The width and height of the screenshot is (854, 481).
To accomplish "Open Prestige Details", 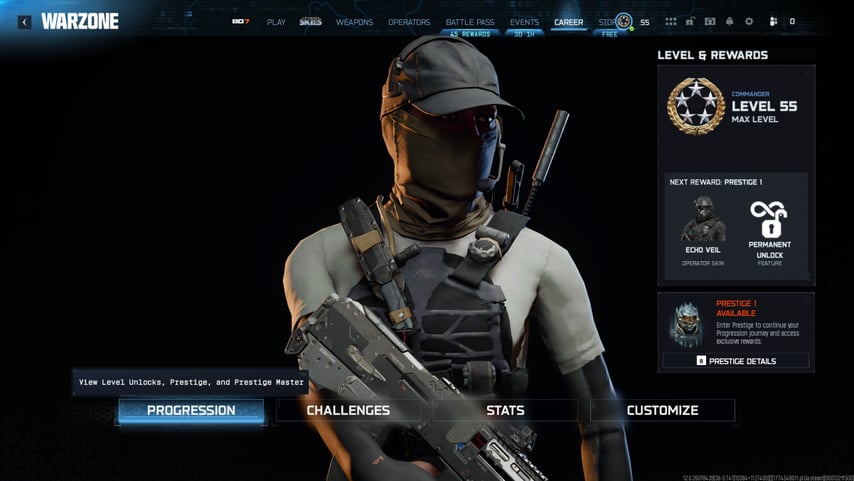I will [736, 361].
